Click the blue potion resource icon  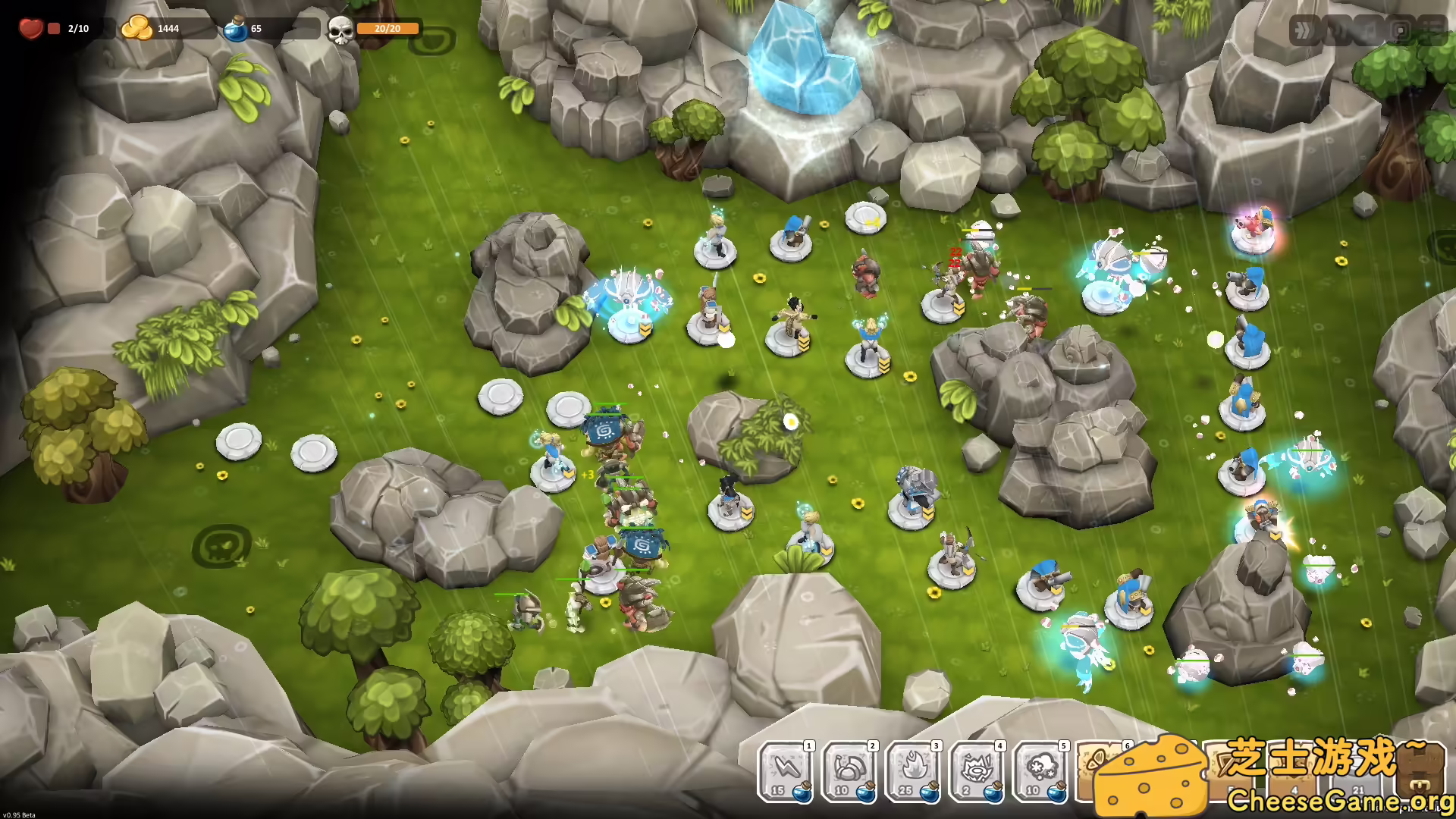pyautogui.click(x=235, y=28)
